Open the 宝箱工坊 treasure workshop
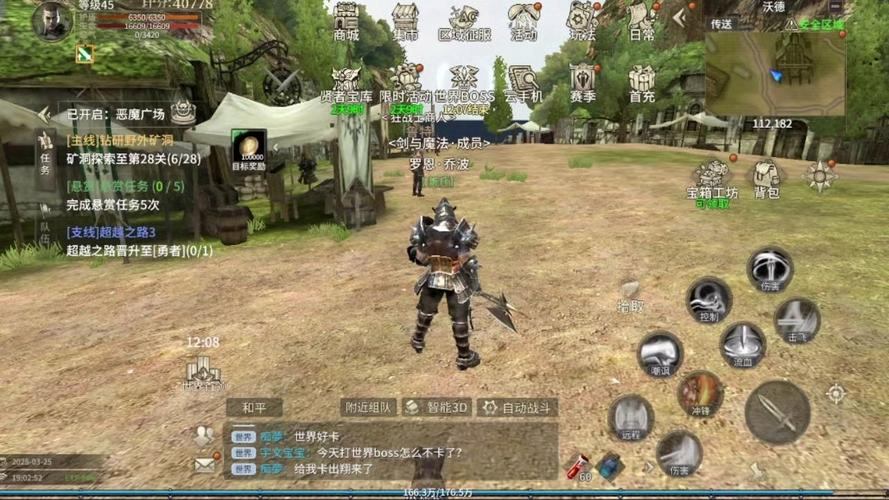 coord(712,178)
